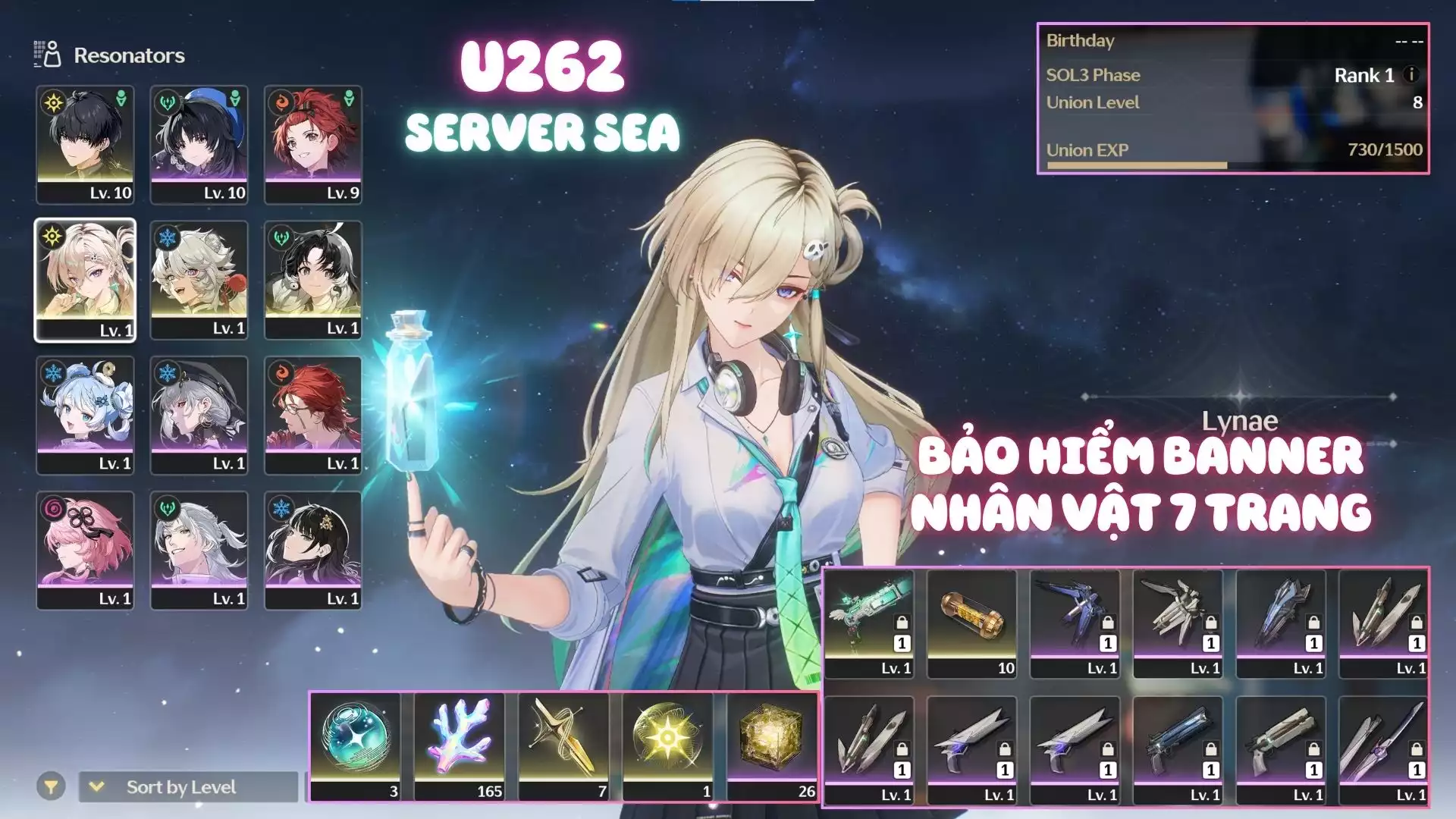Image resolution: width=1456 pixels, height=819 pixels.
Task: Select the teal winged pistol weapon
Action: [x=869, y=623]
